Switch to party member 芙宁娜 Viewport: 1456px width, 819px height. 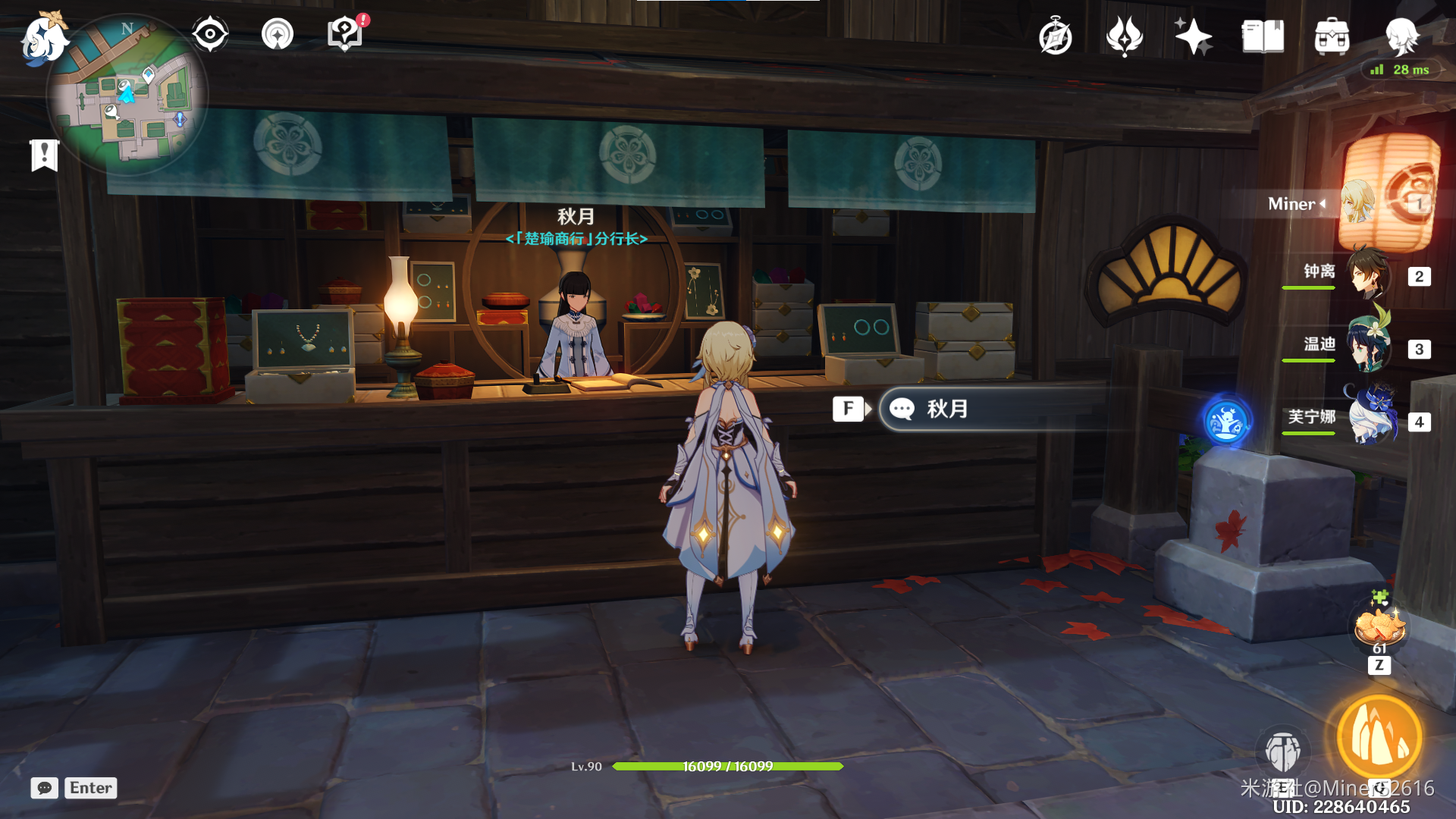(x=1370, y=419)
